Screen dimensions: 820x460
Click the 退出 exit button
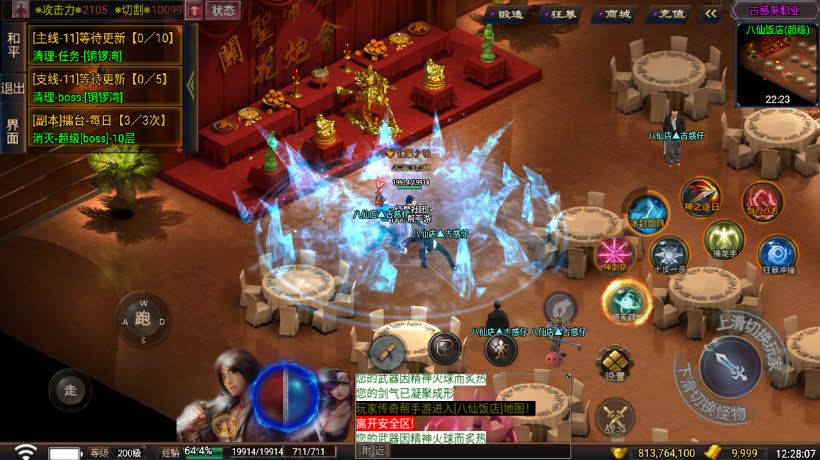pyautogui.click(x=13, y=88)
